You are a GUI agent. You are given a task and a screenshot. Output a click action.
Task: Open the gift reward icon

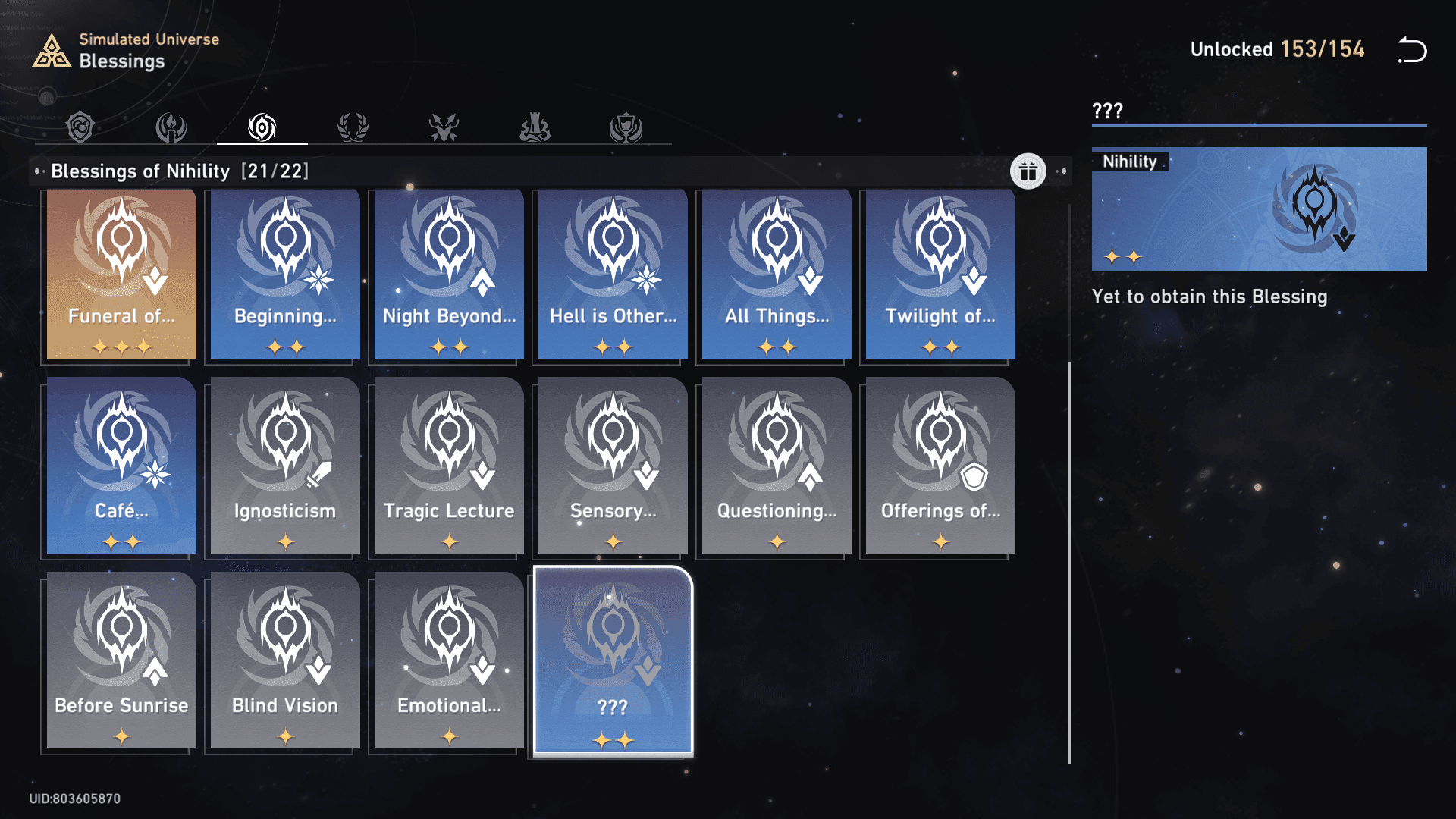[x=1028, y=171]
